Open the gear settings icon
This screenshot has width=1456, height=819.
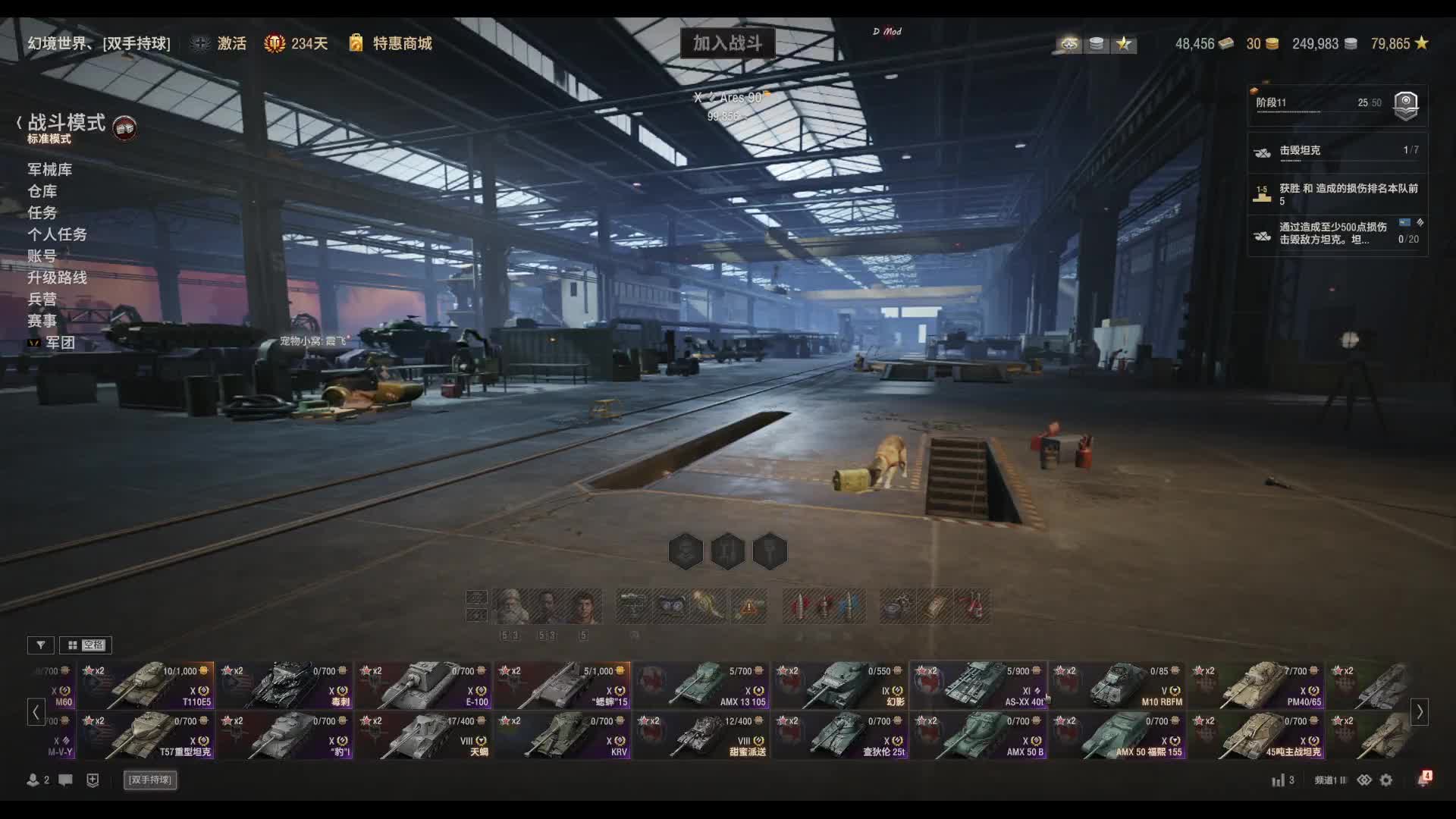[x=1386, y=780]
